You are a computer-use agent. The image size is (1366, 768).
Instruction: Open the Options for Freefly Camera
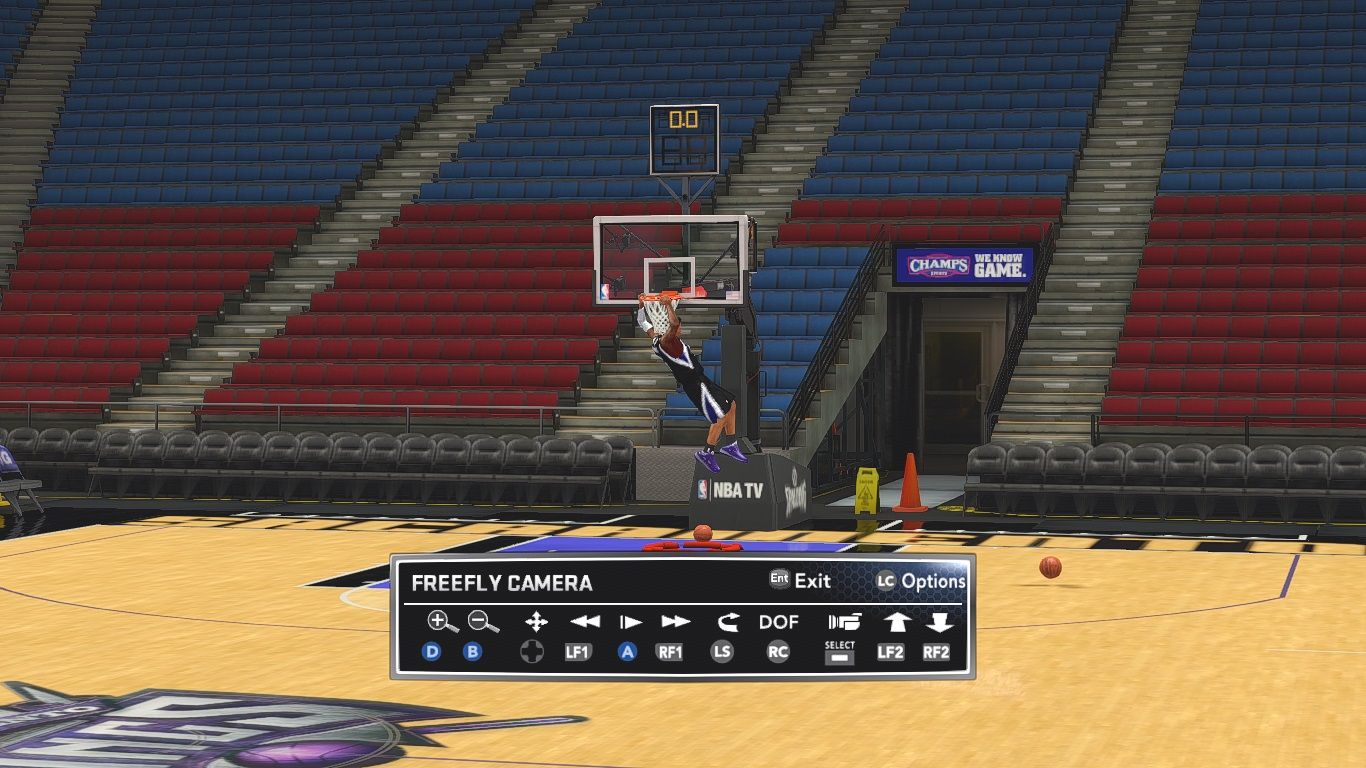(x=921, y=581)
